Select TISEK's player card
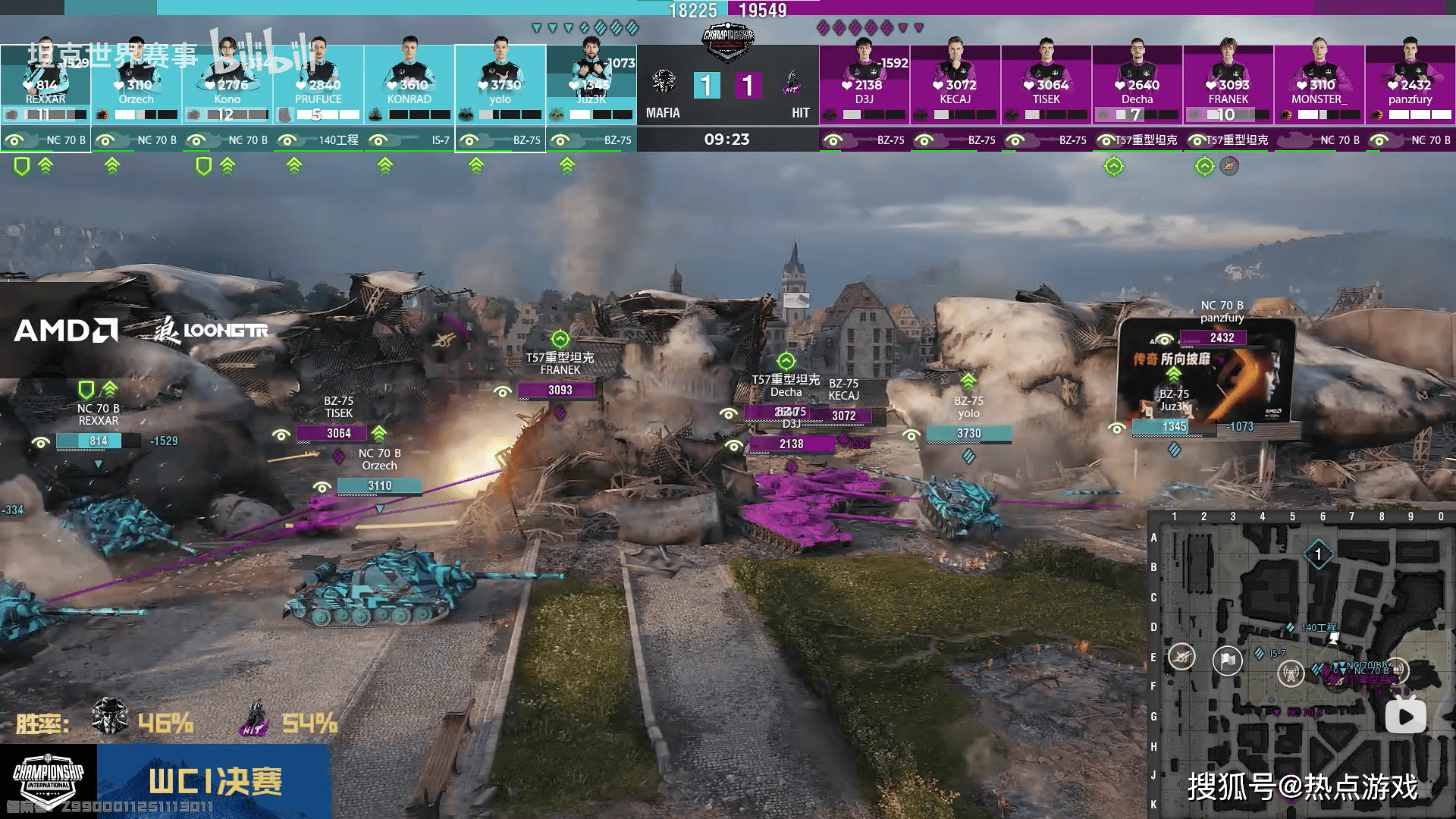 point(1046,83)
